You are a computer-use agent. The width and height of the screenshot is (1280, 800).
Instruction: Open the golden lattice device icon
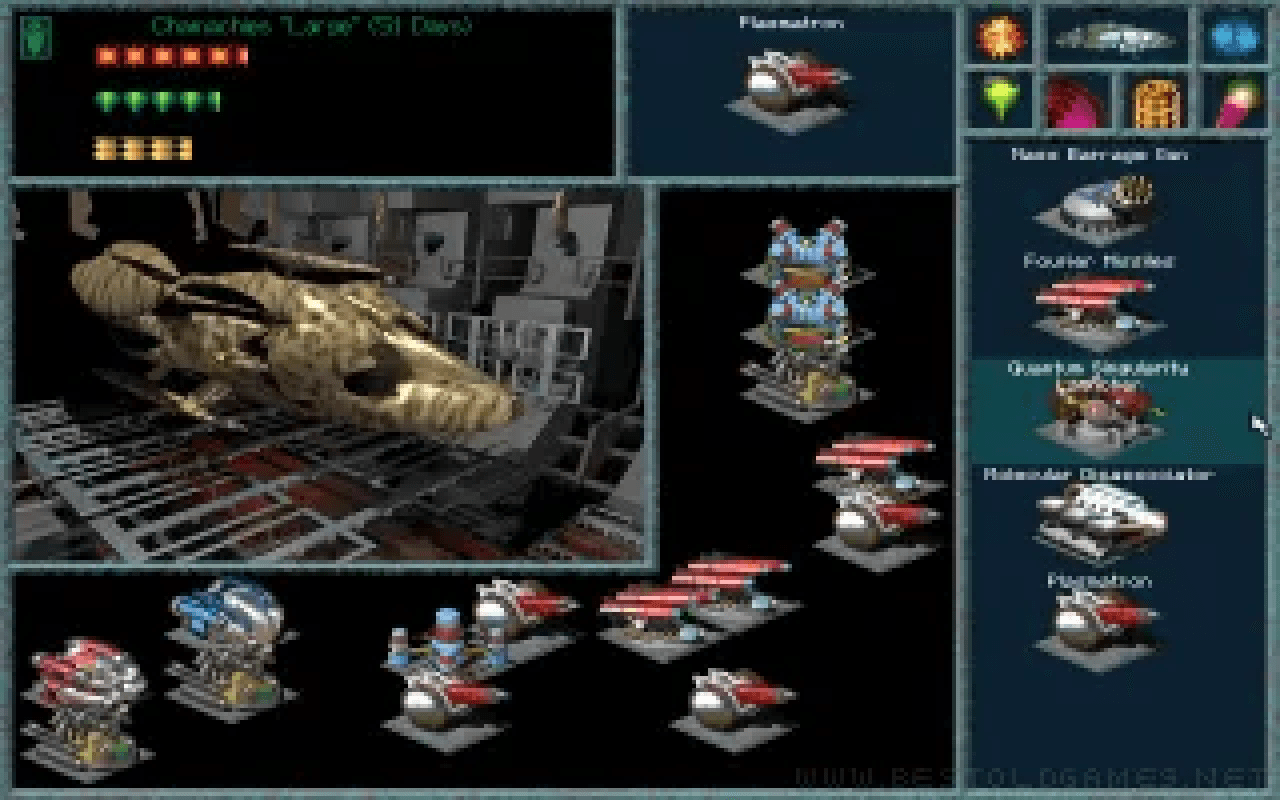[x=1158, y=100]
